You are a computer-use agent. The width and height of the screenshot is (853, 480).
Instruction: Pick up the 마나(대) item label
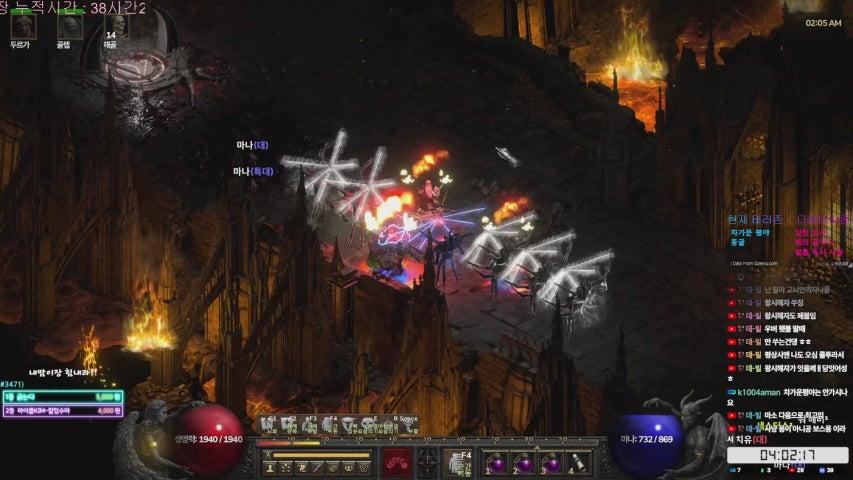252,146
